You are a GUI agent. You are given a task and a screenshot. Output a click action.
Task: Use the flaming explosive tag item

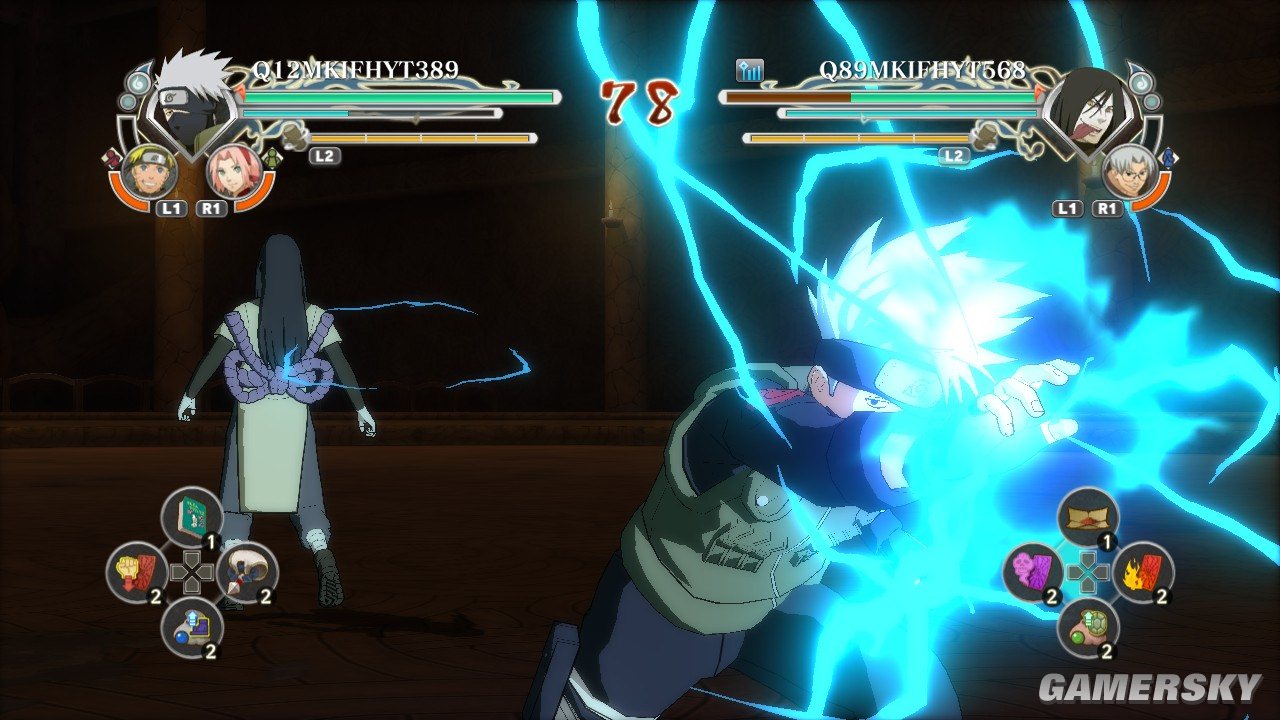(1142, 572)
